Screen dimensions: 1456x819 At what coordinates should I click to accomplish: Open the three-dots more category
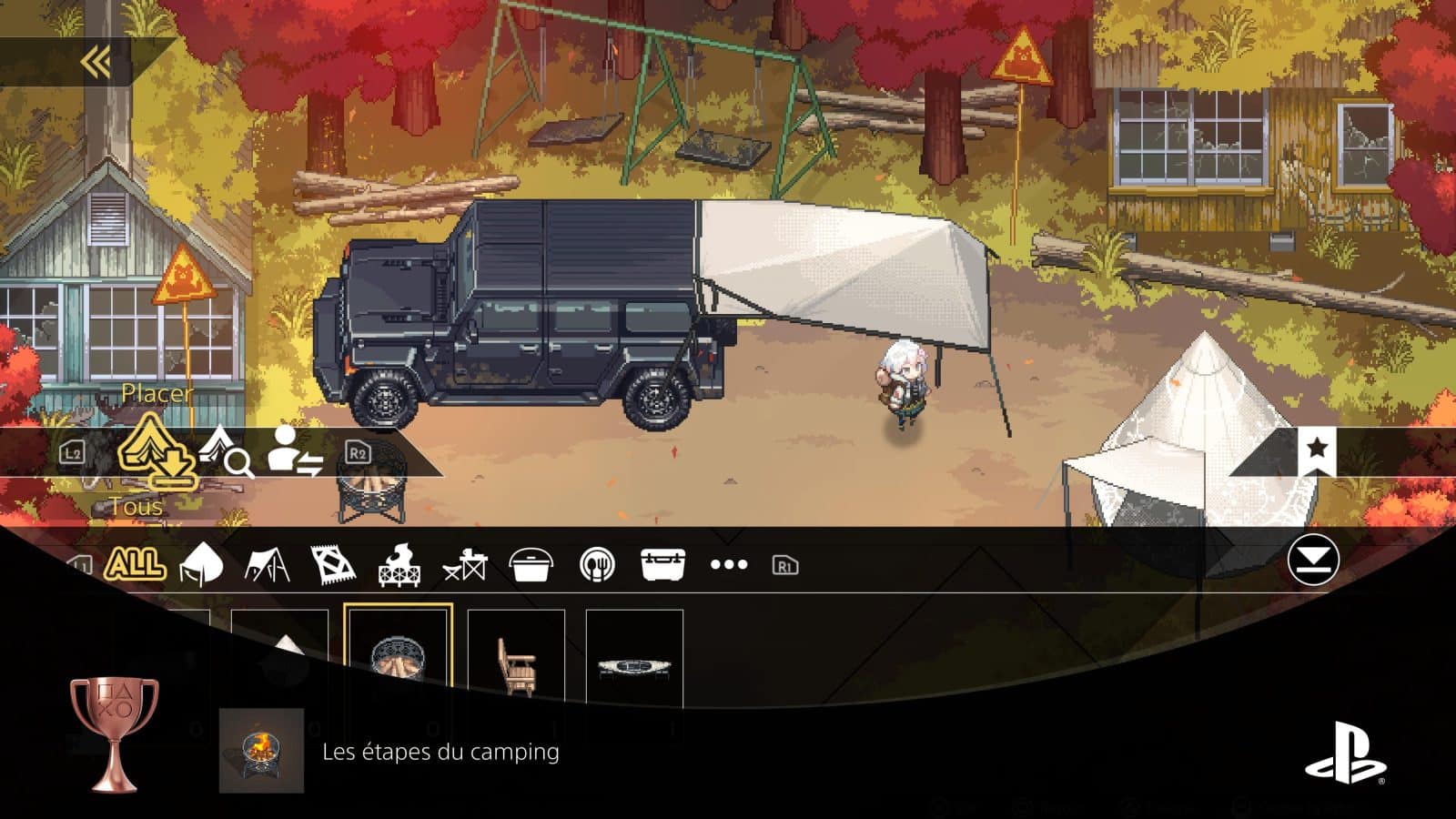[729, 565]
